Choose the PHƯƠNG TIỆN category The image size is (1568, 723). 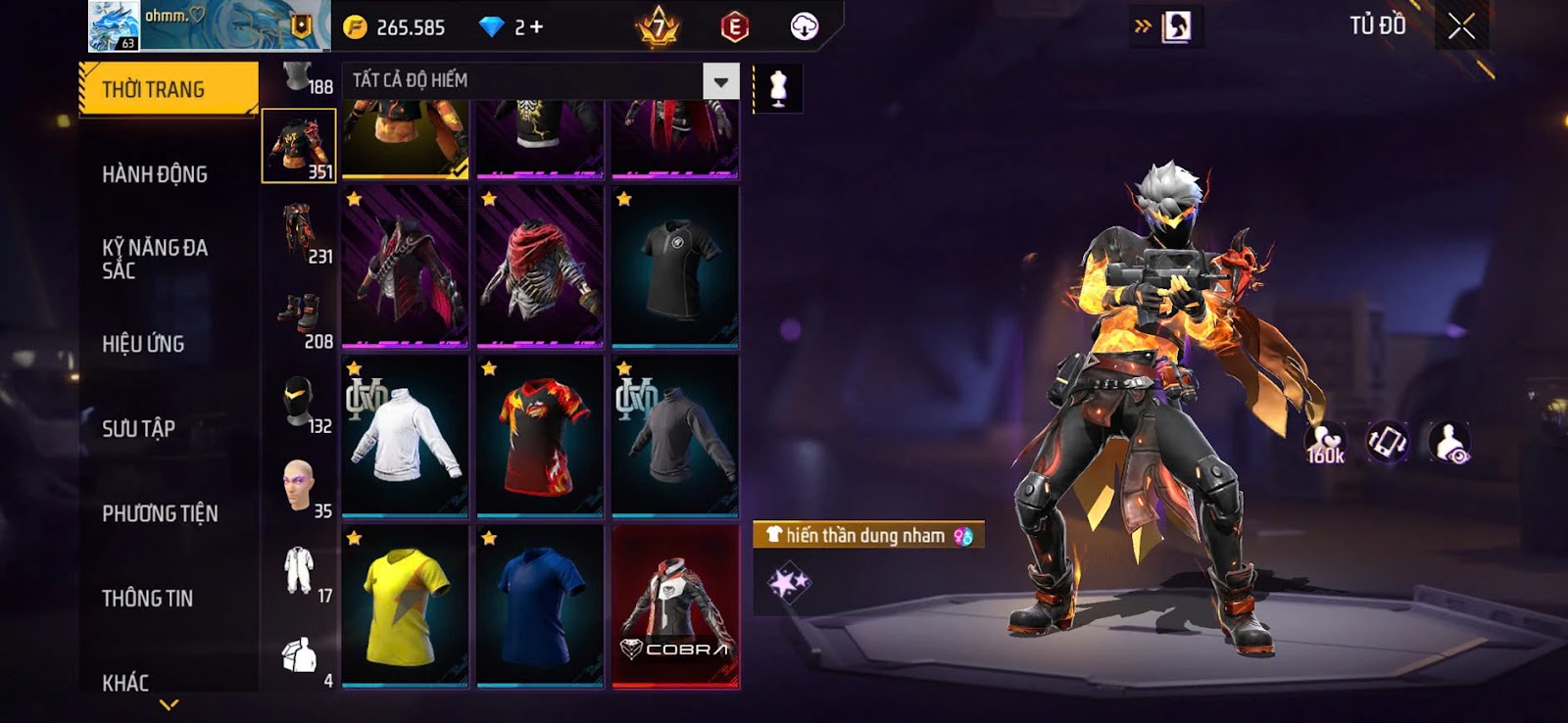[160, 513]
